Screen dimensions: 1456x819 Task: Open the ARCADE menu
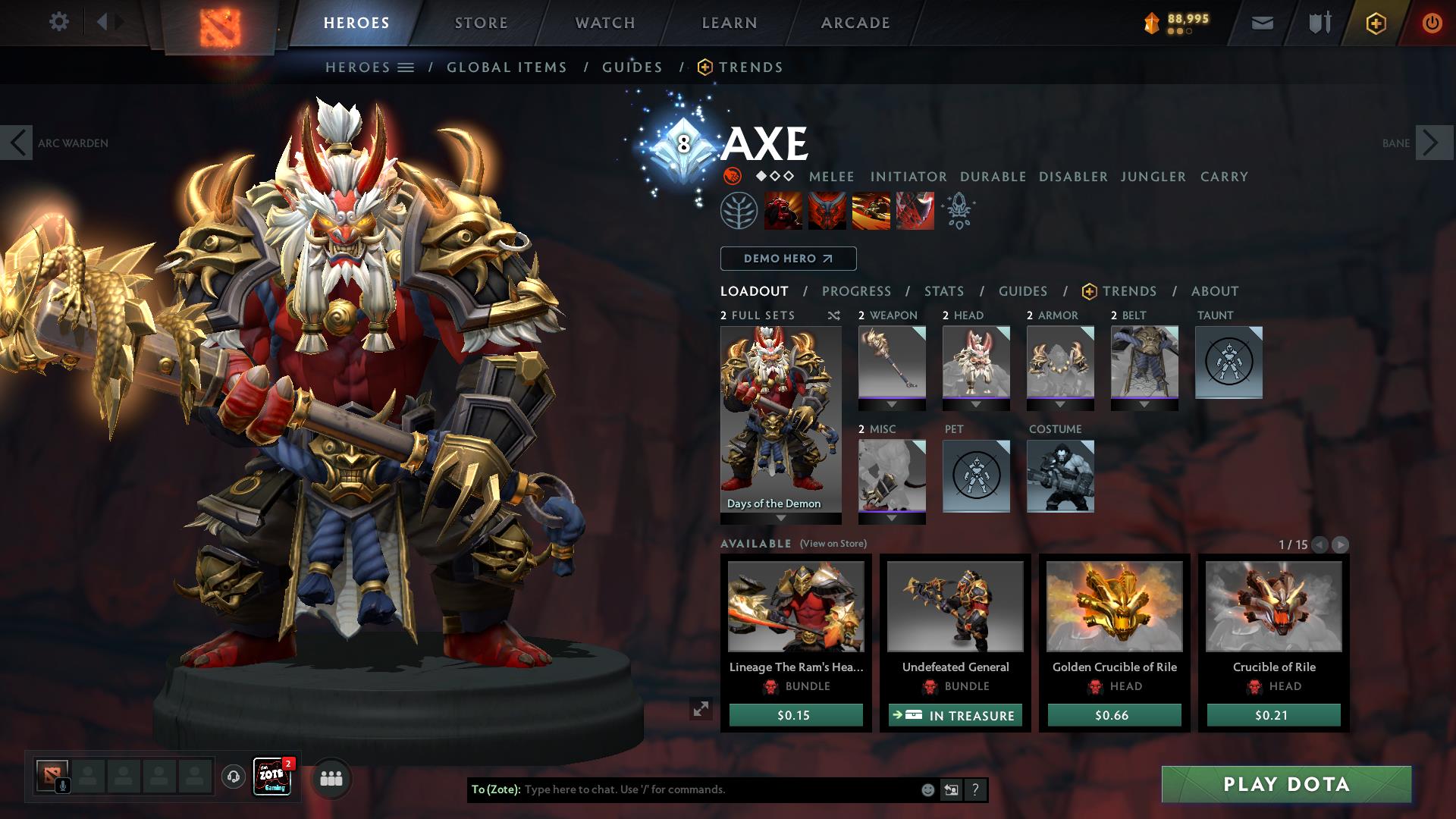[x=855, y=23]
